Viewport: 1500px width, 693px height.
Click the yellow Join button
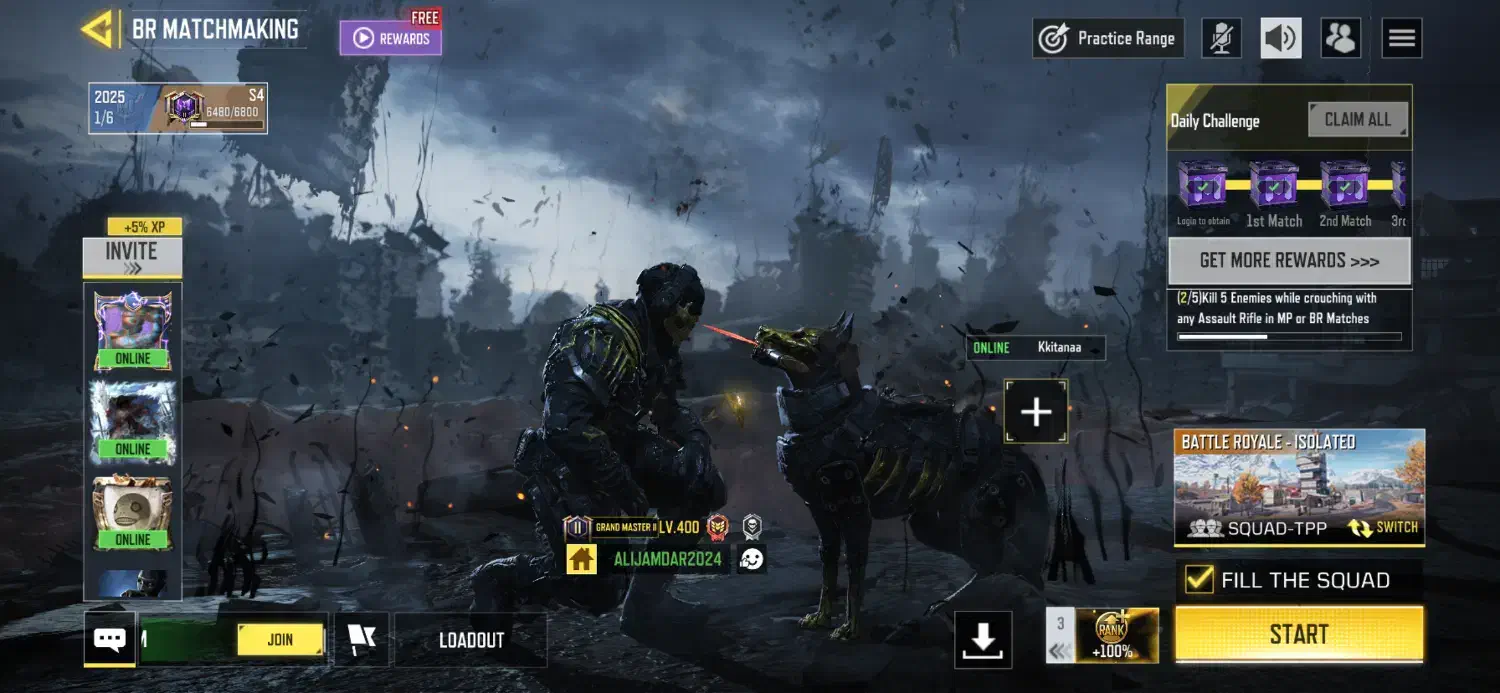[280, 640]
